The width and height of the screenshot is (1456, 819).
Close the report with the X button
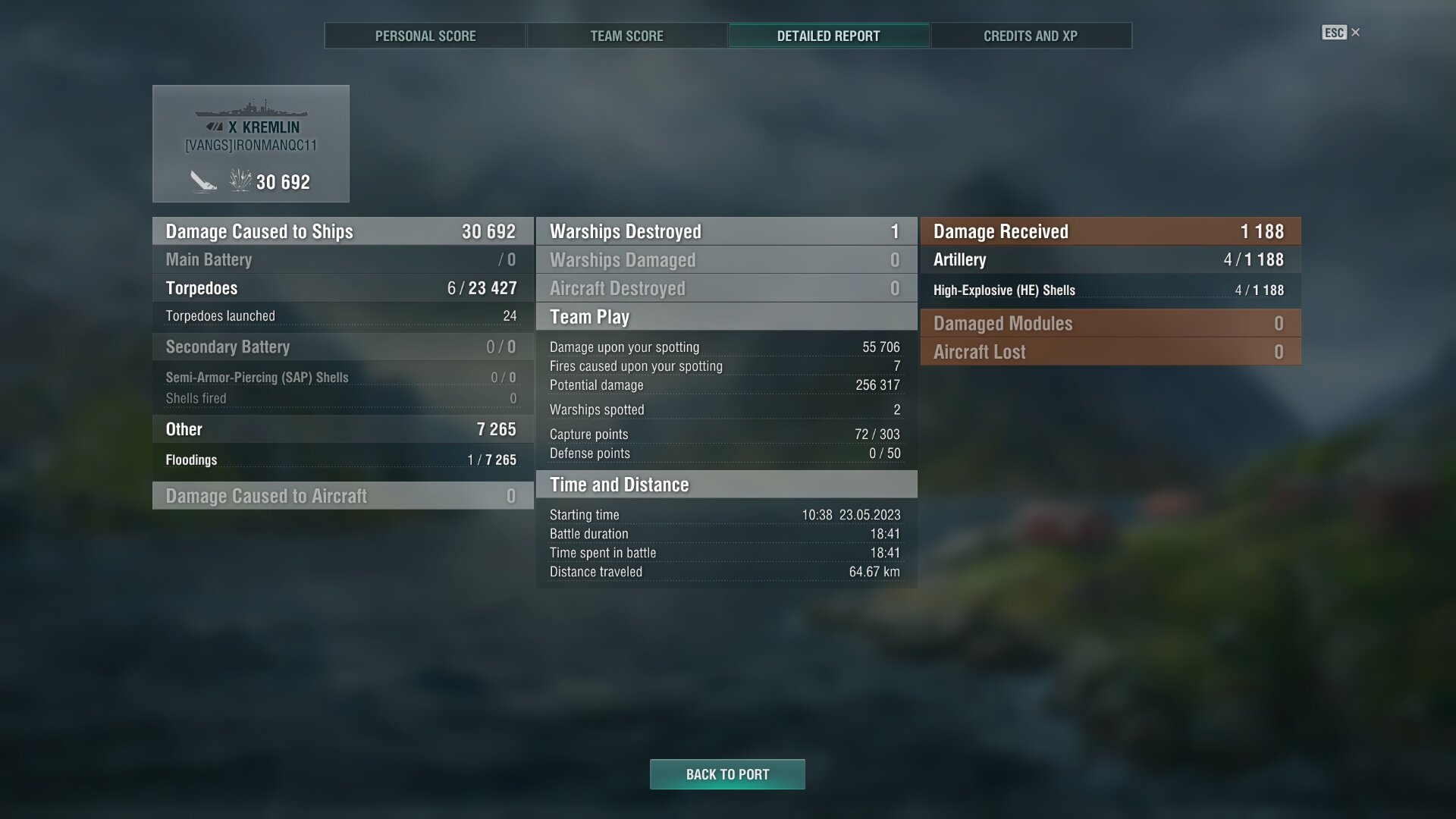click(x=1355, y=33)
